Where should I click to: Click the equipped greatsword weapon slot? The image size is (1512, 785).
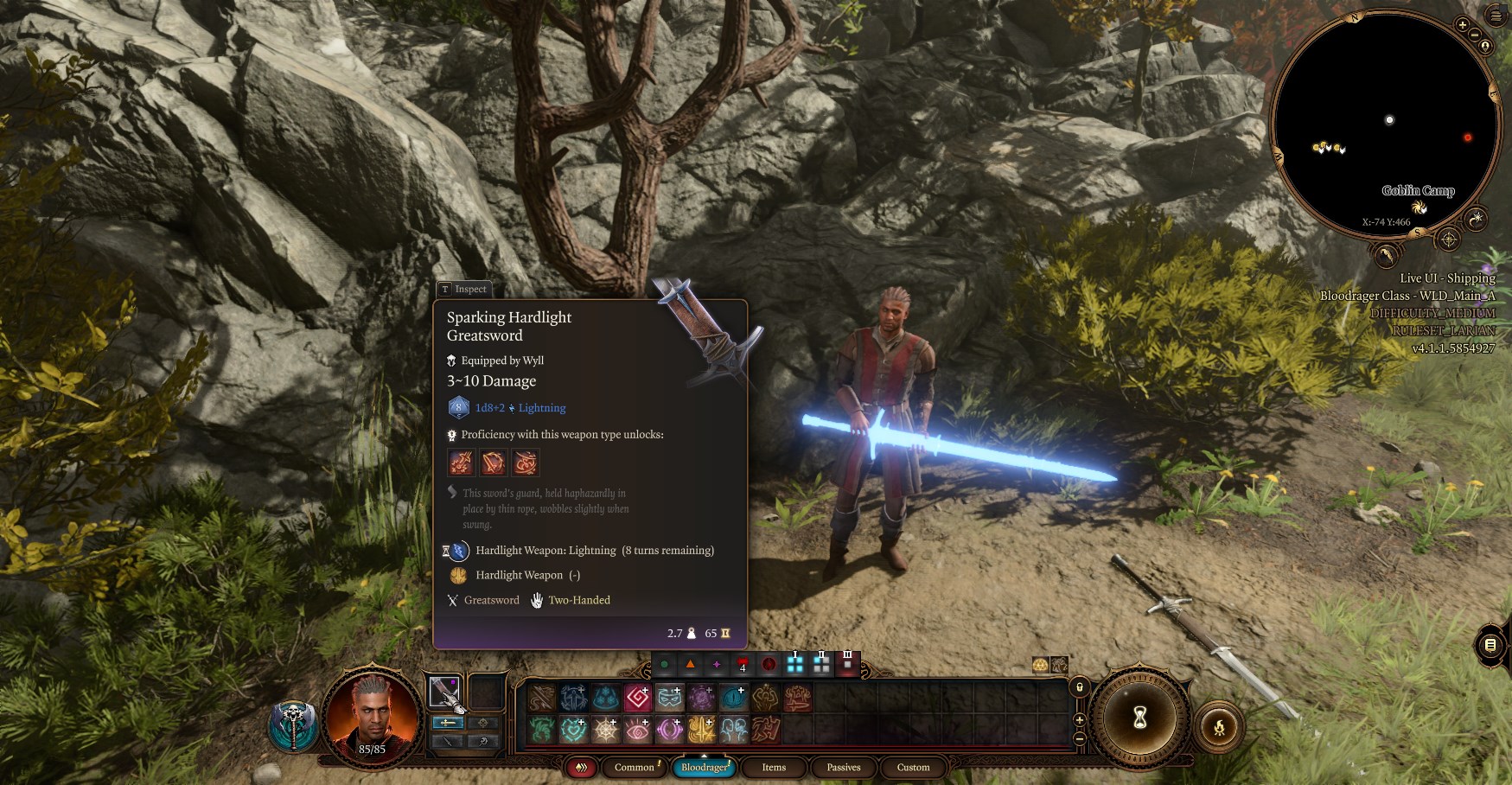point(445,692)
